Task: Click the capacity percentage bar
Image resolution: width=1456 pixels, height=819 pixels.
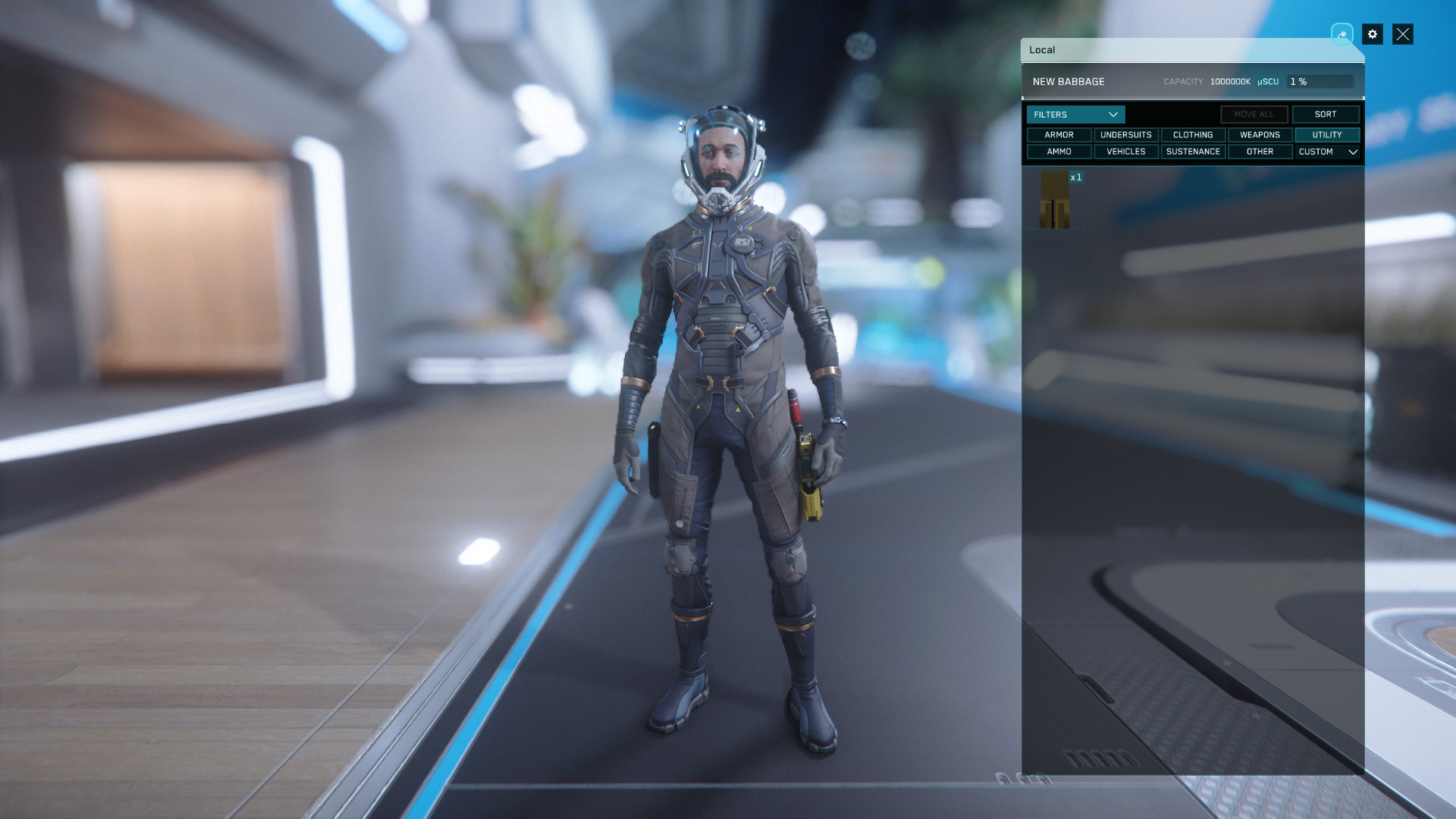Action: pyautogui.click(x=1319, y=81)
